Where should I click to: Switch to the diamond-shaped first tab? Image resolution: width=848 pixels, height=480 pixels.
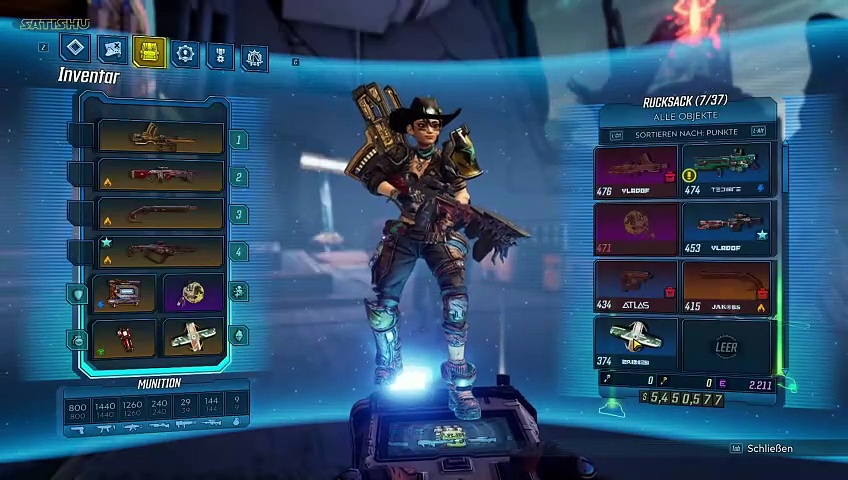click(75, 48)
